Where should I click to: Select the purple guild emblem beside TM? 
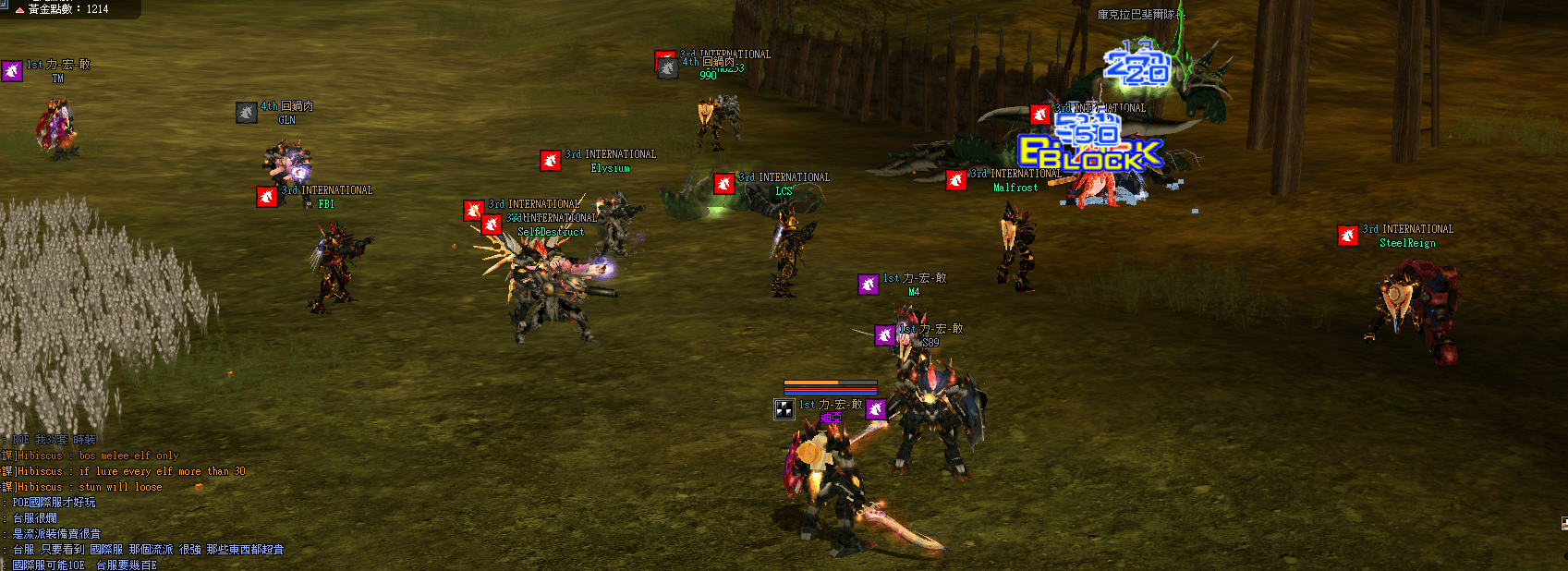(x=12, y=70)
